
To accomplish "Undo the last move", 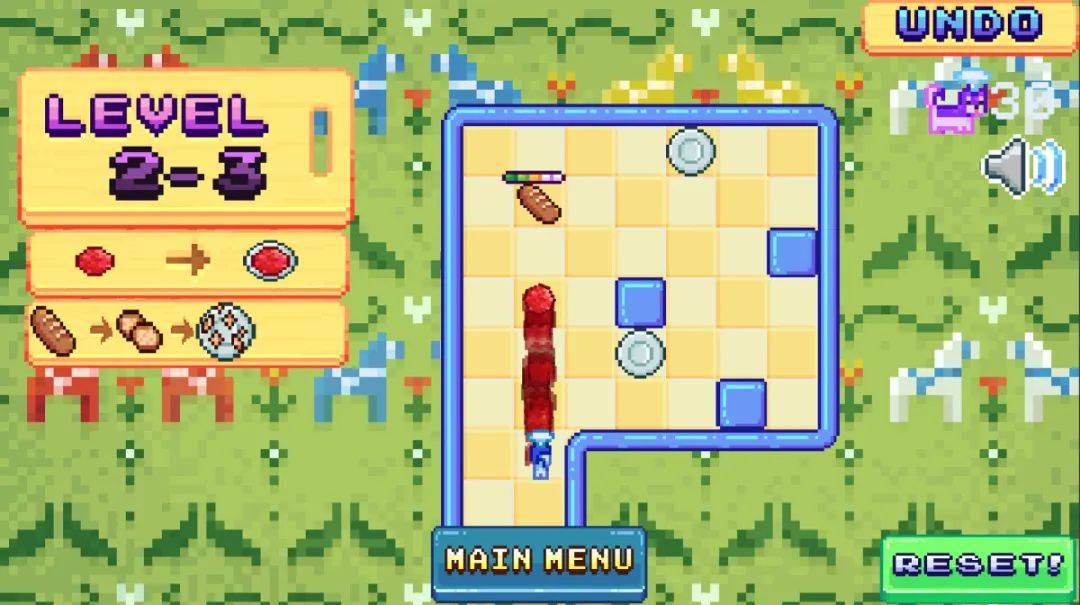I will pyautogui.click(x=969, y=25).
